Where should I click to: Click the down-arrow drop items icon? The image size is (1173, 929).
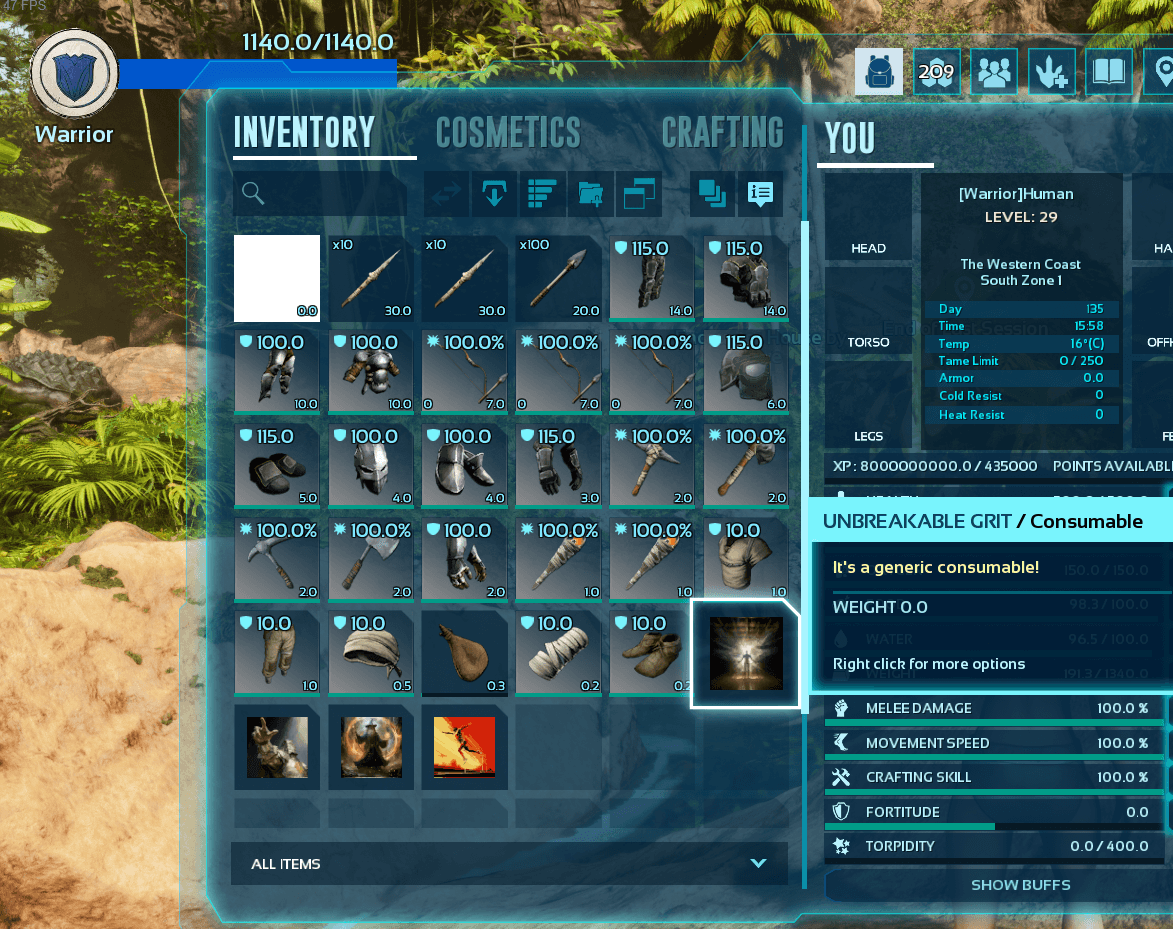click(x=493, y=194)
